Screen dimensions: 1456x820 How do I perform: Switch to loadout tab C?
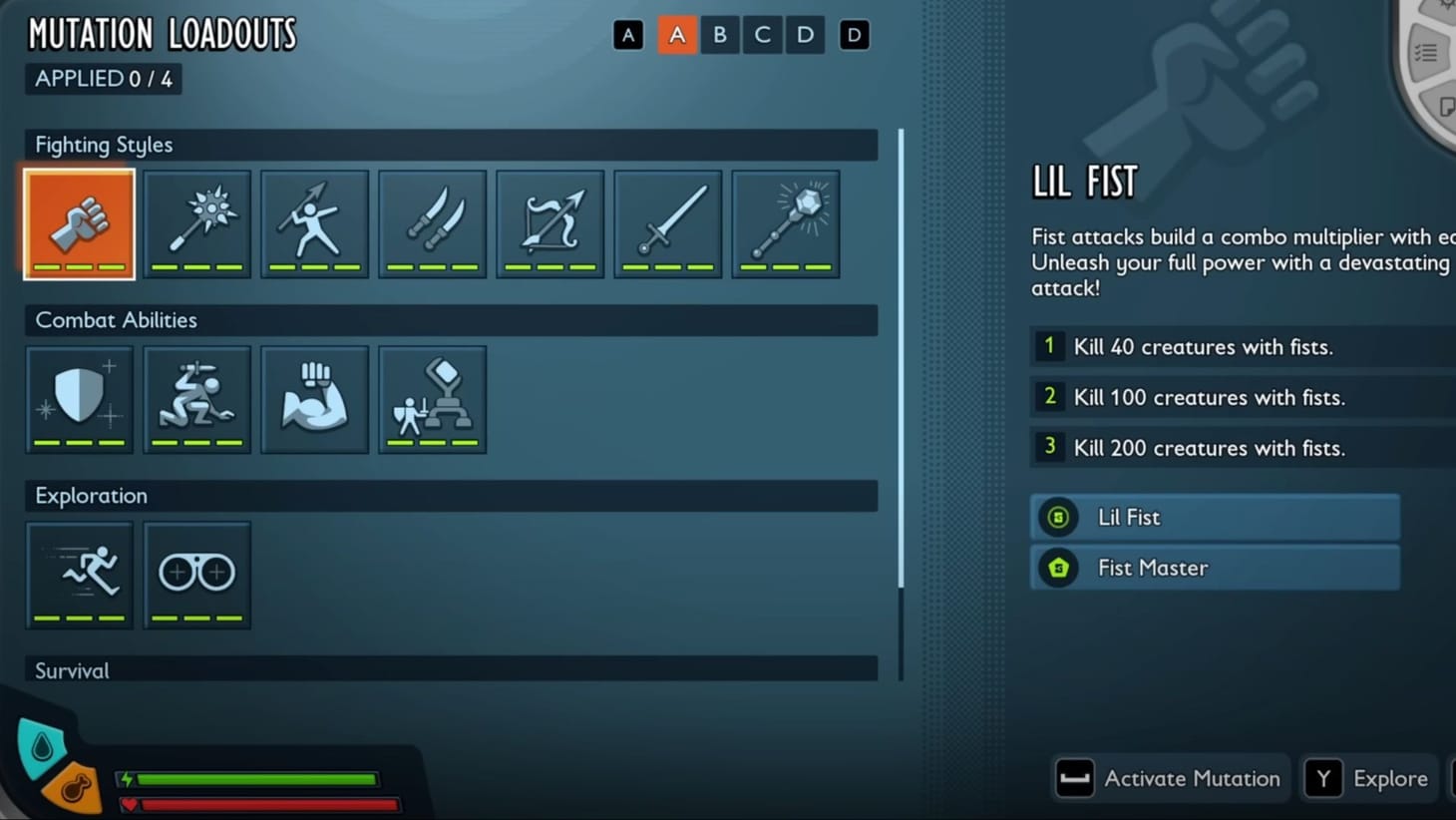[762, 34]
